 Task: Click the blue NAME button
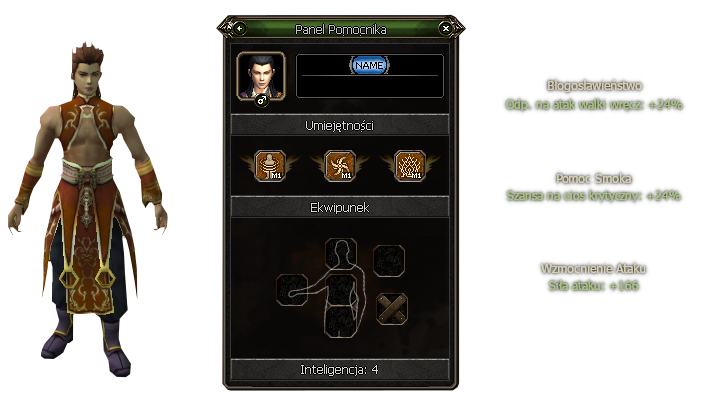[x=369, y=65]
